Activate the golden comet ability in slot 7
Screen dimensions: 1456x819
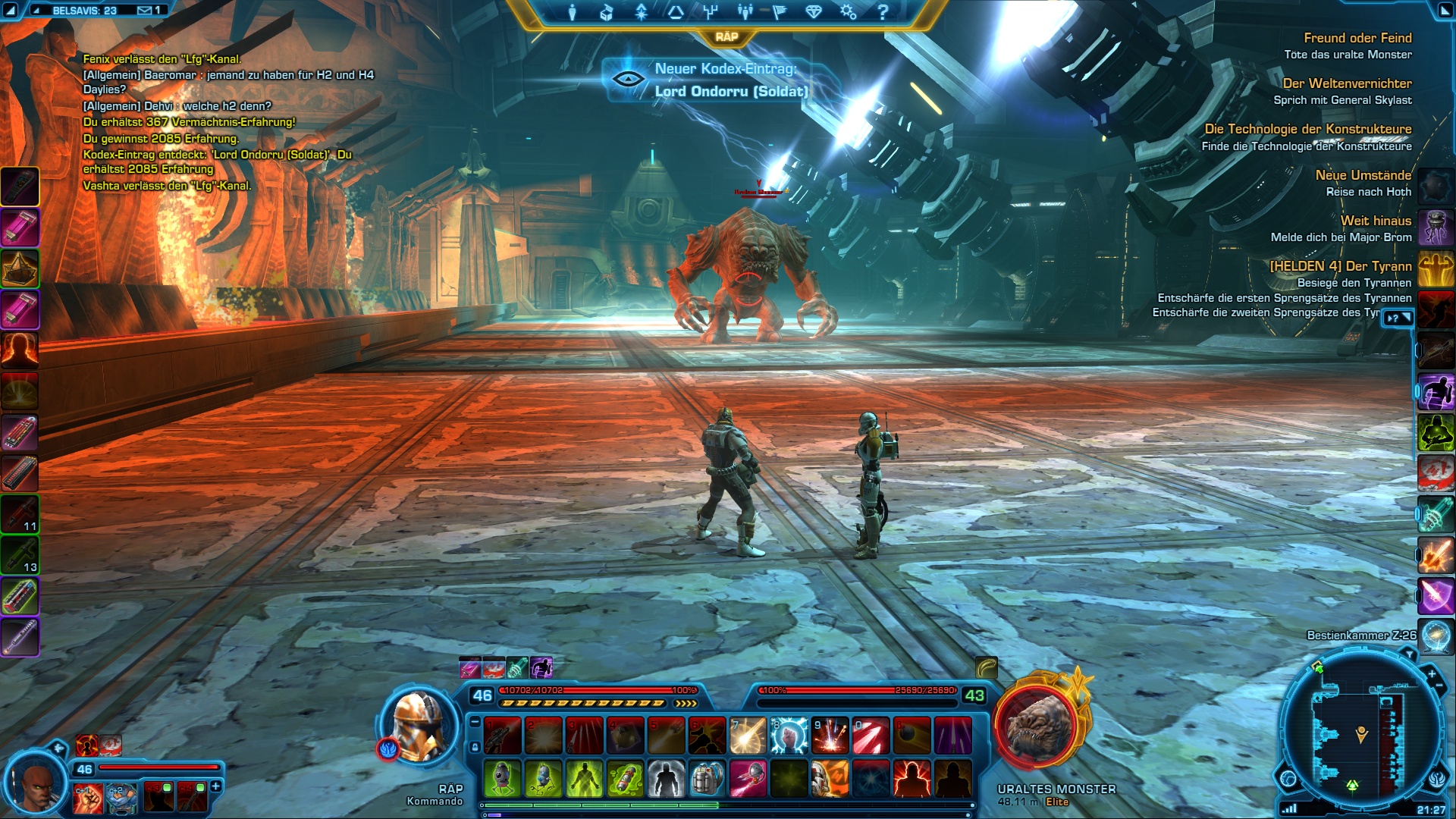[x=748, y=736]
